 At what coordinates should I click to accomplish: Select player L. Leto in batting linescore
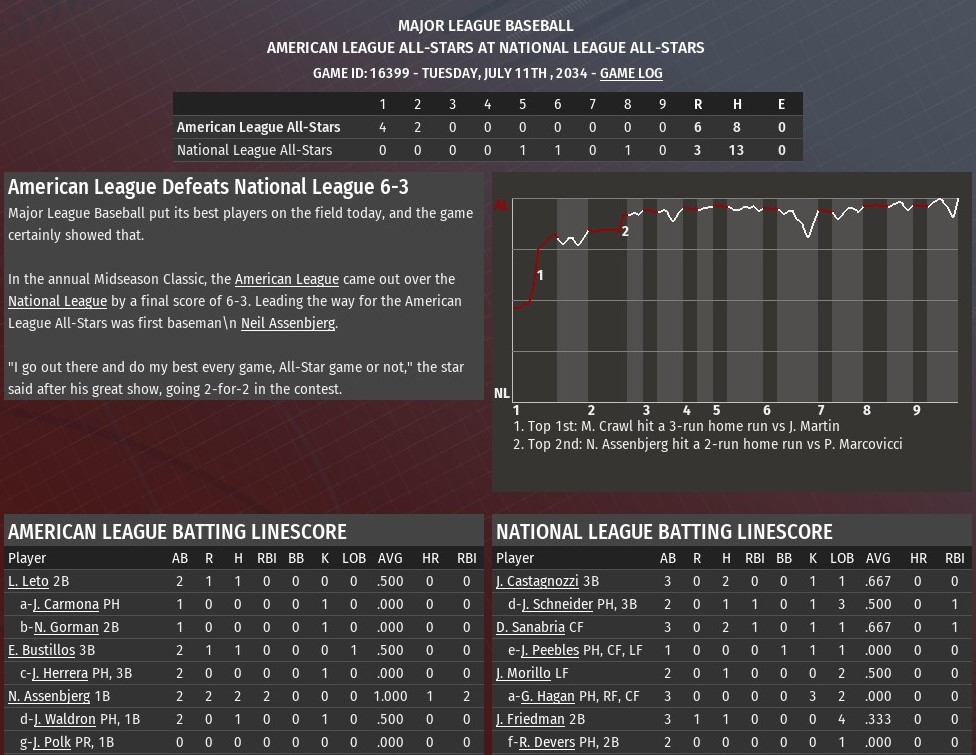pos(28,581)
